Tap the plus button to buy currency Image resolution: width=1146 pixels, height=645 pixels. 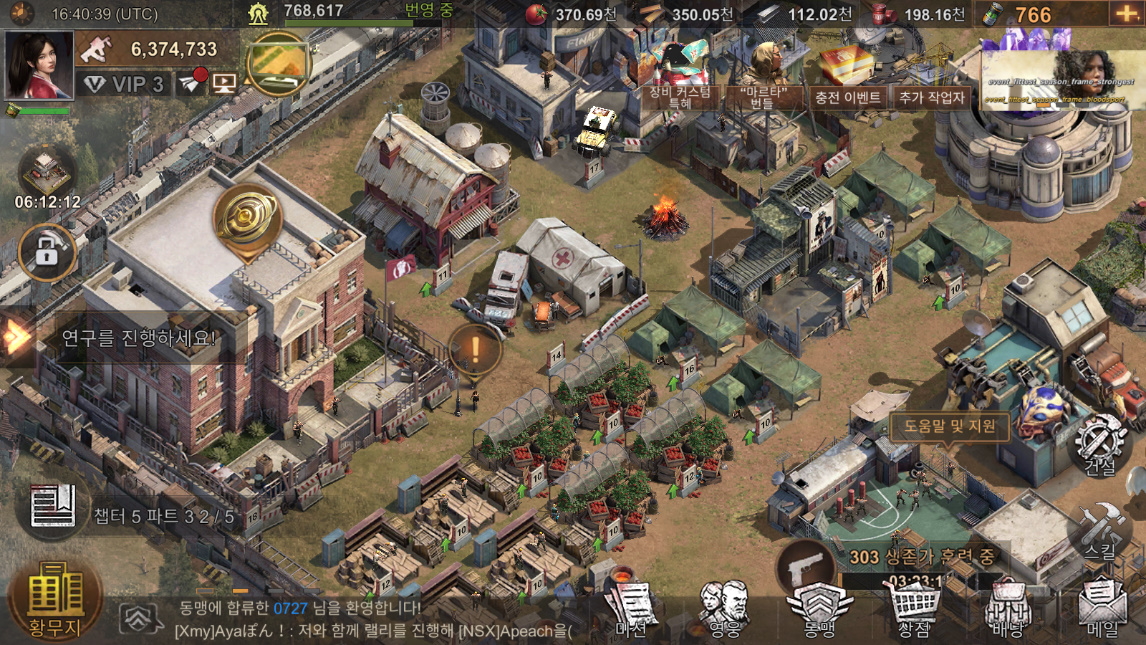pyautogui.click(x=1125, y=14)
